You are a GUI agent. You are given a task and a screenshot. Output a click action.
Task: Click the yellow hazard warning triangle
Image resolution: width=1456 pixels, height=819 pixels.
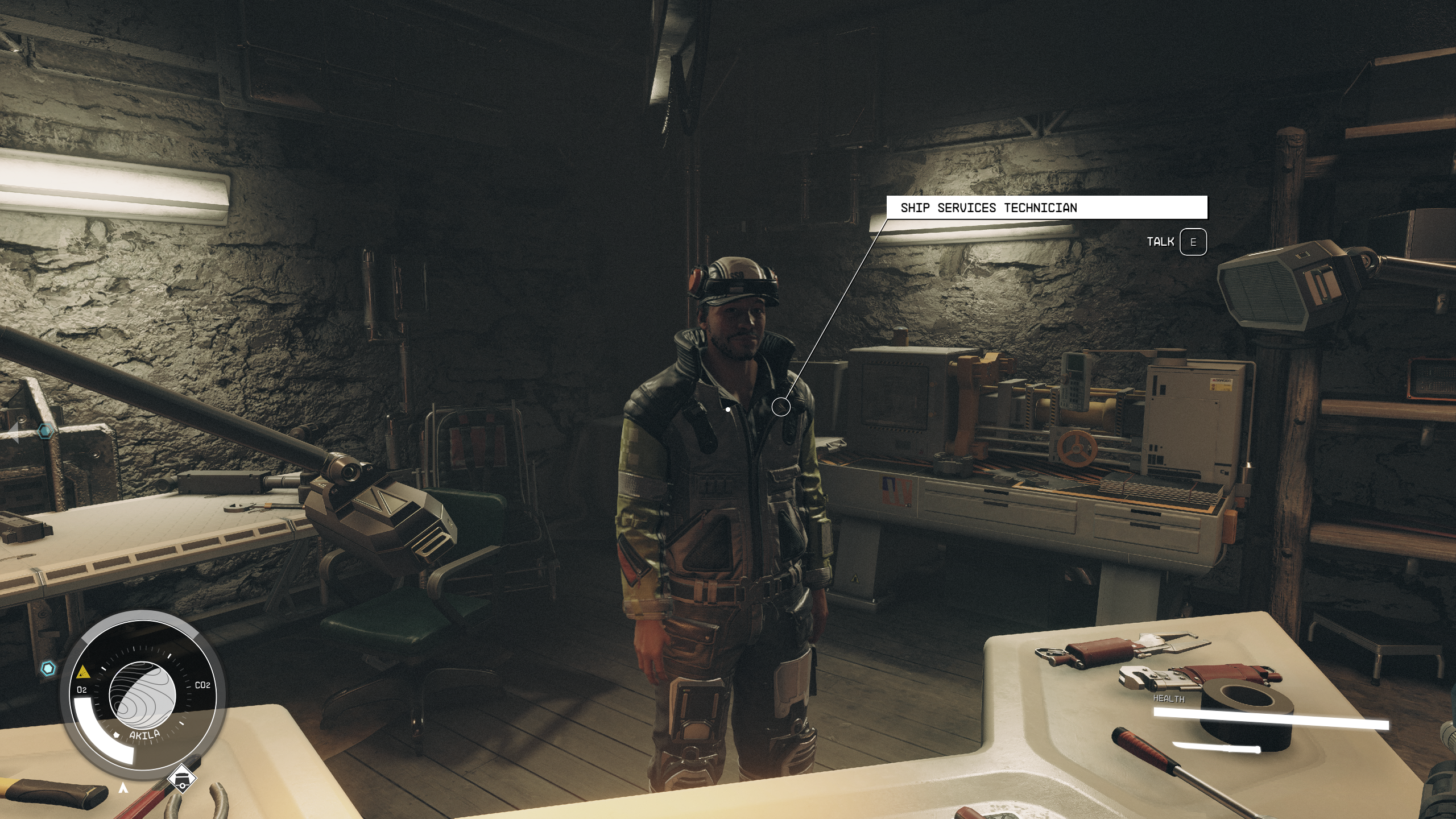(83, 672)
